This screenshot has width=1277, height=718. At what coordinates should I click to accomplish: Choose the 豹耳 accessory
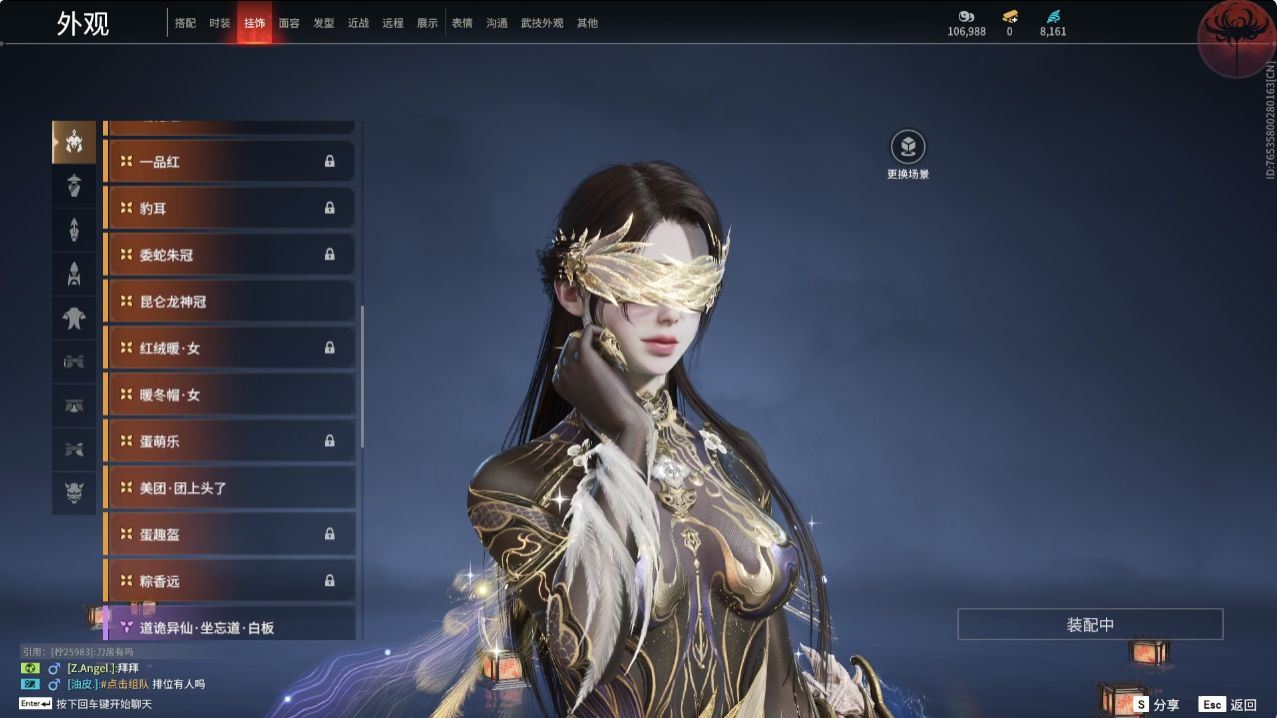point(230,208)
